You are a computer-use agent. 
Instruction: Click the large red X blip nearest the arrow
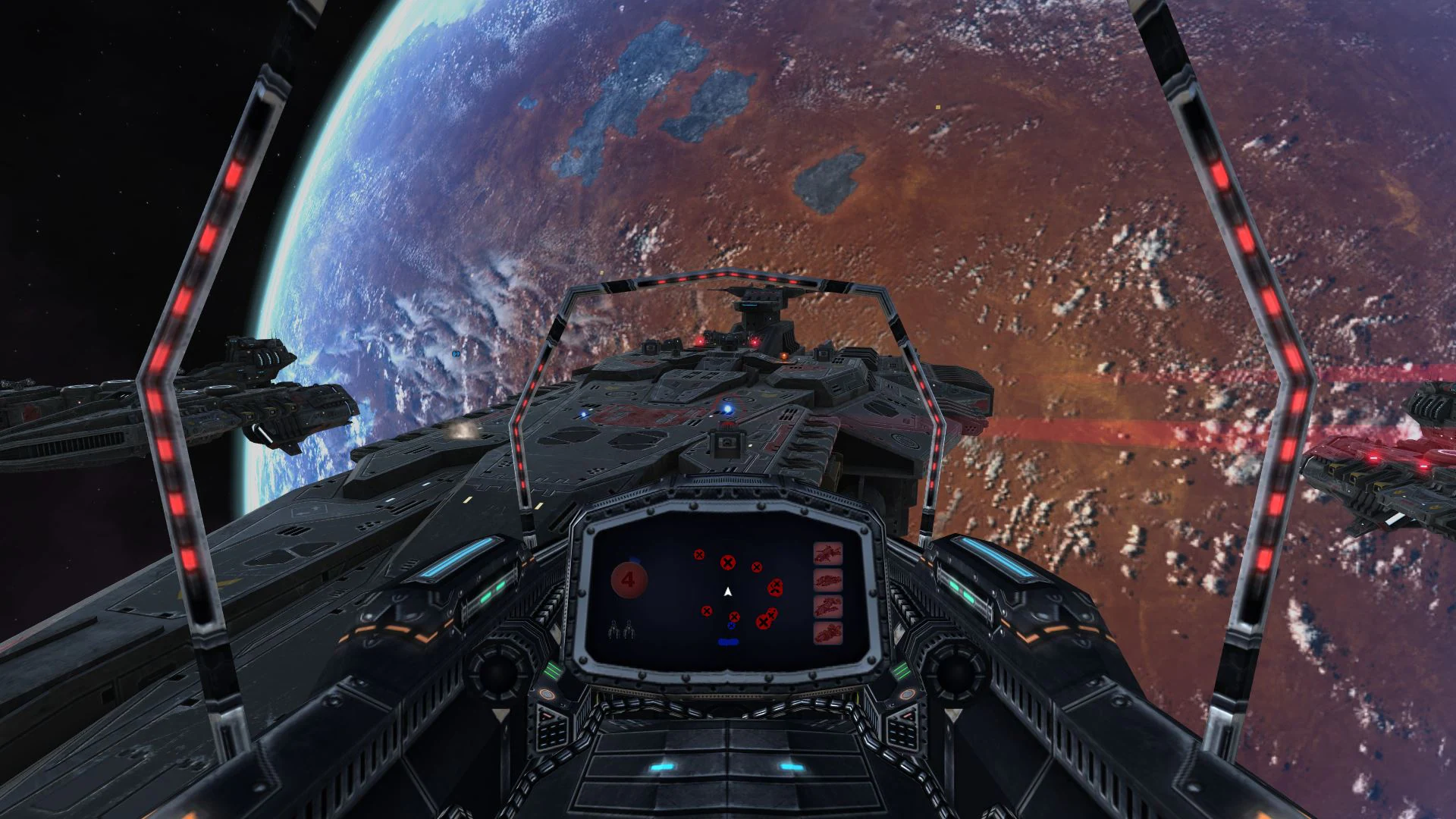728,563
